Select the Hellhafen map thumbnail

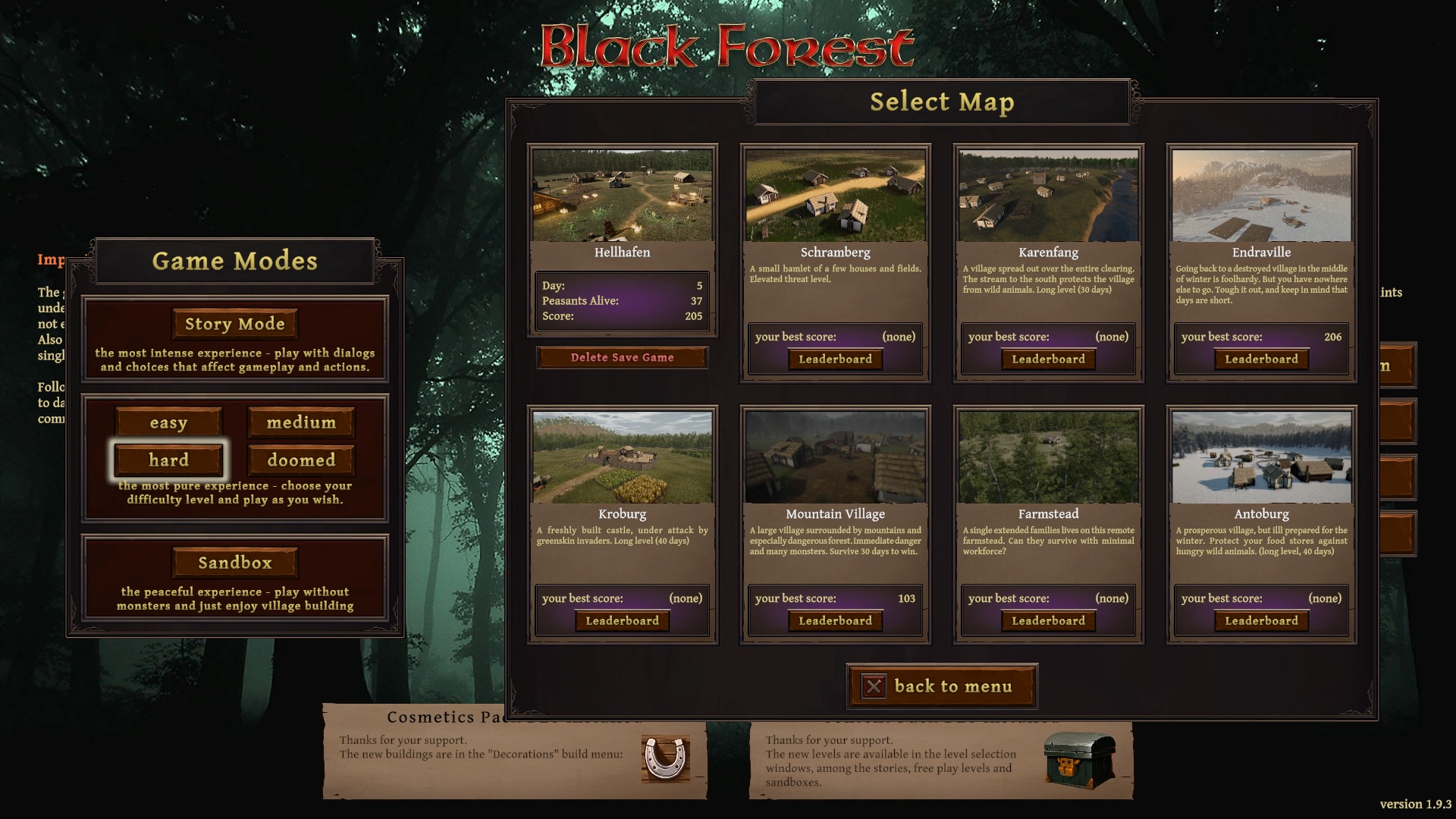pos(622,196)
